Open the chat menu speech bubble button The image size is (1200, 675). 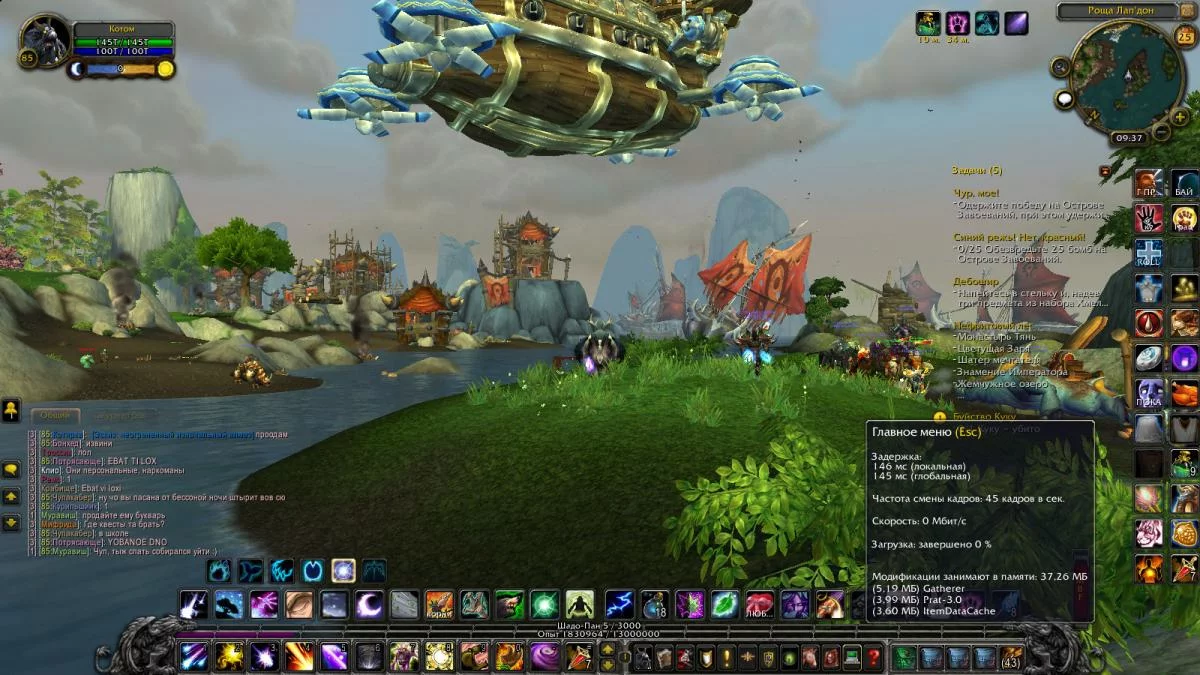point(12,469)
